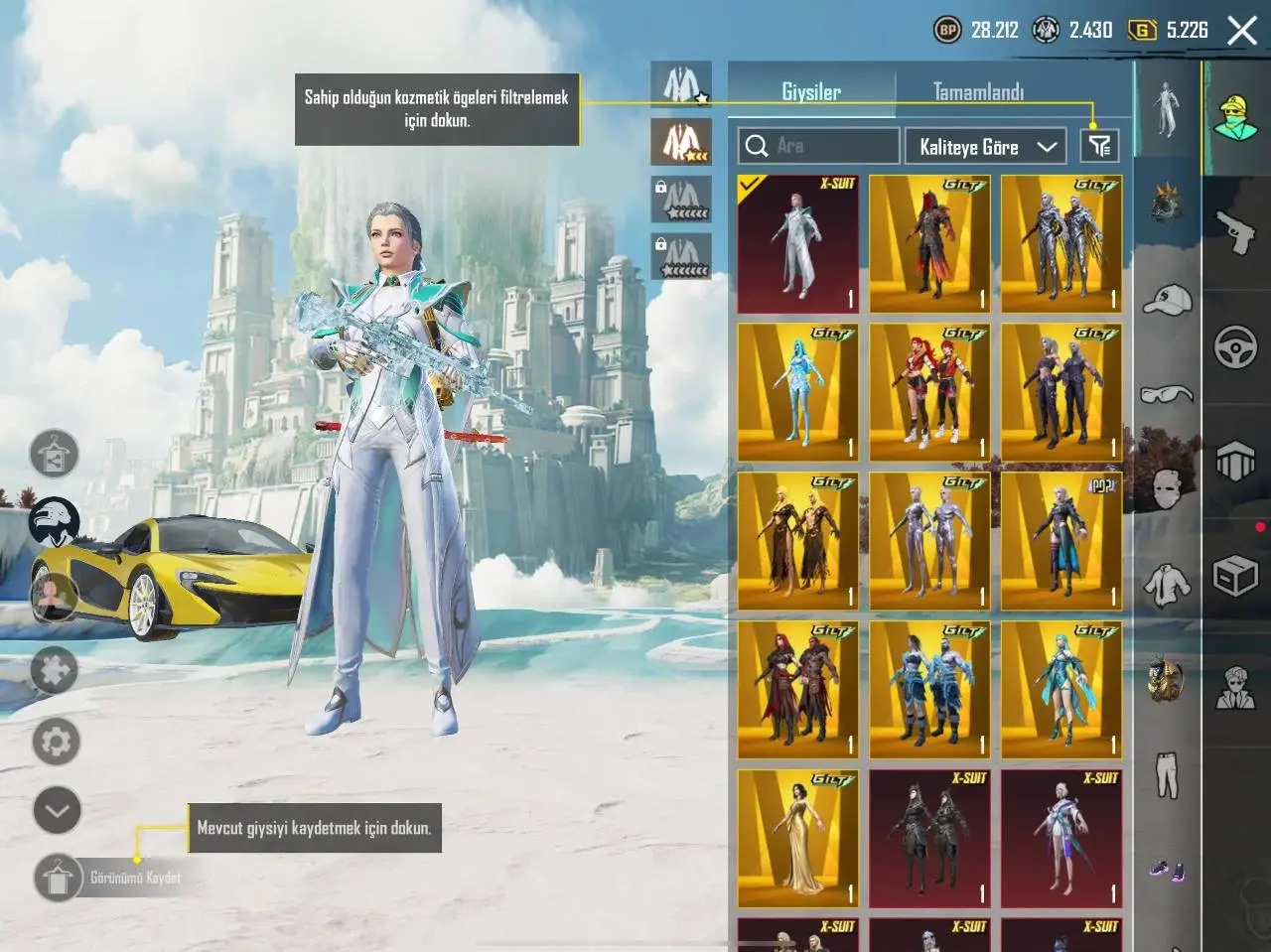Open the puzzle piece icon
This screenshot has width=1271, height=952.
(55, 671)
